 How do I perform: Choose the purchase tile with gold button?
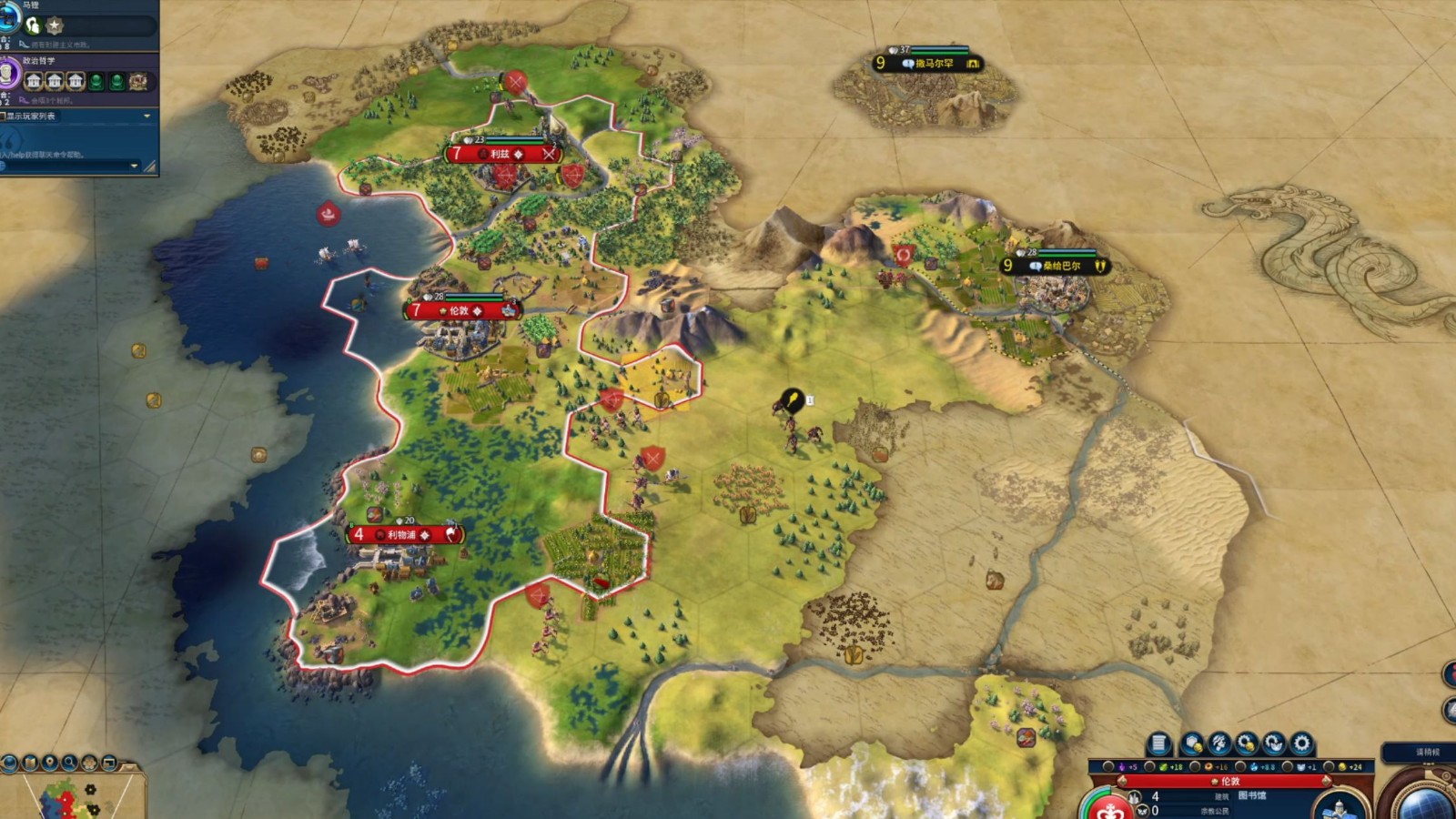1193,743
